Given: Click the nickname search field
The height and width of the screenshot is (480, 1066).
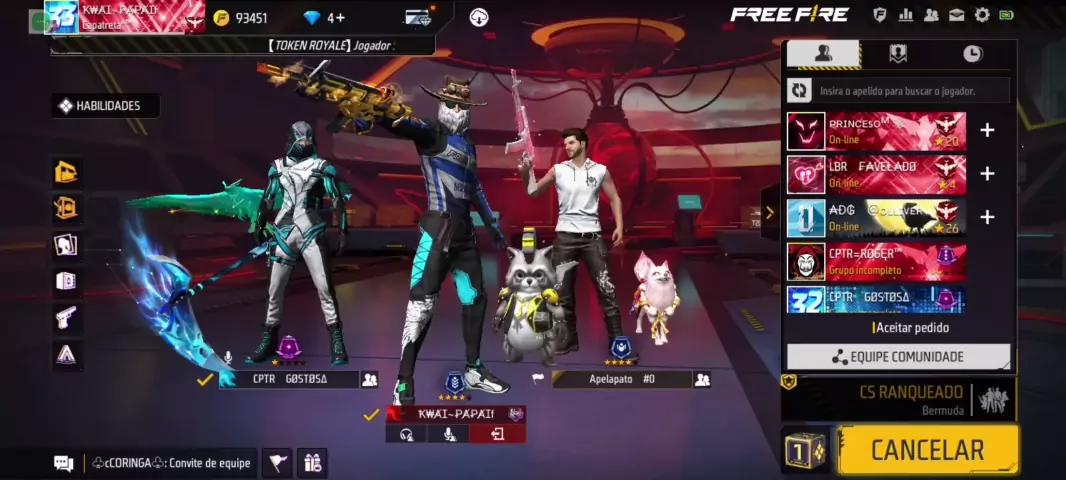Looking at the screenshot, I should (912, 91).
